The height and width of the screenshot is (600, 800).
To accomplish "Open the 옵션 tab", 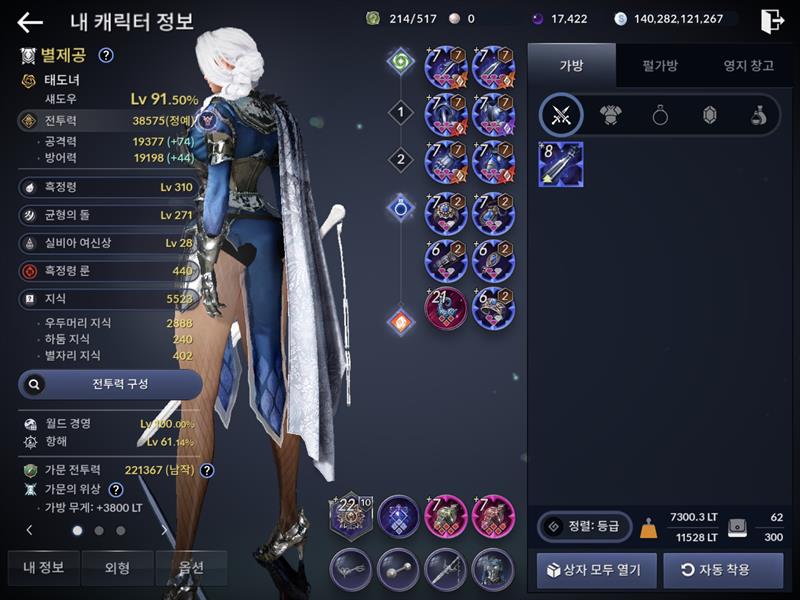I will tap(190, 567).
